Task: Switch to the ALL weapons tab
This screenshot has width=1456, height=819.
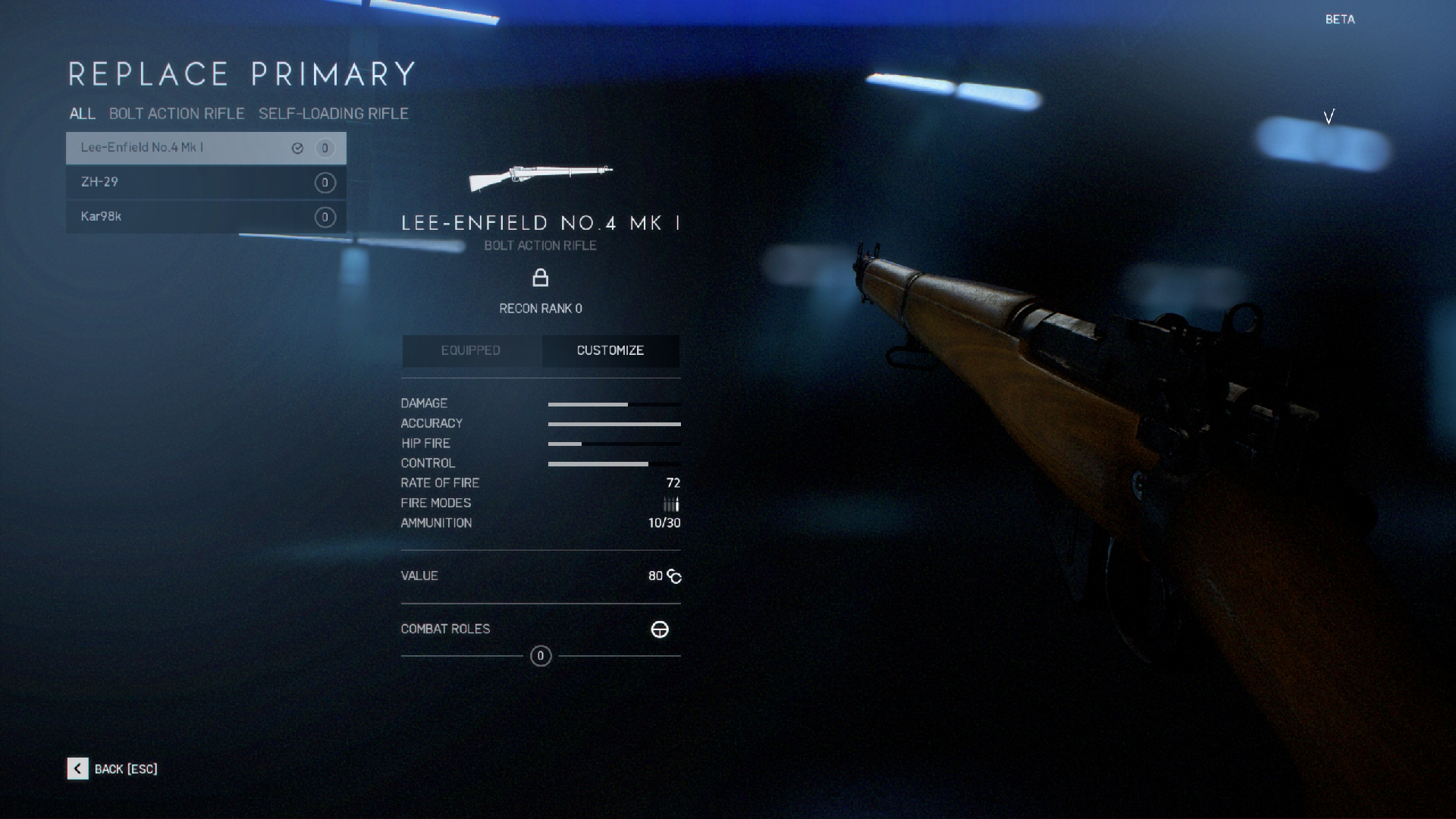Action: click(x=82, y=114)
